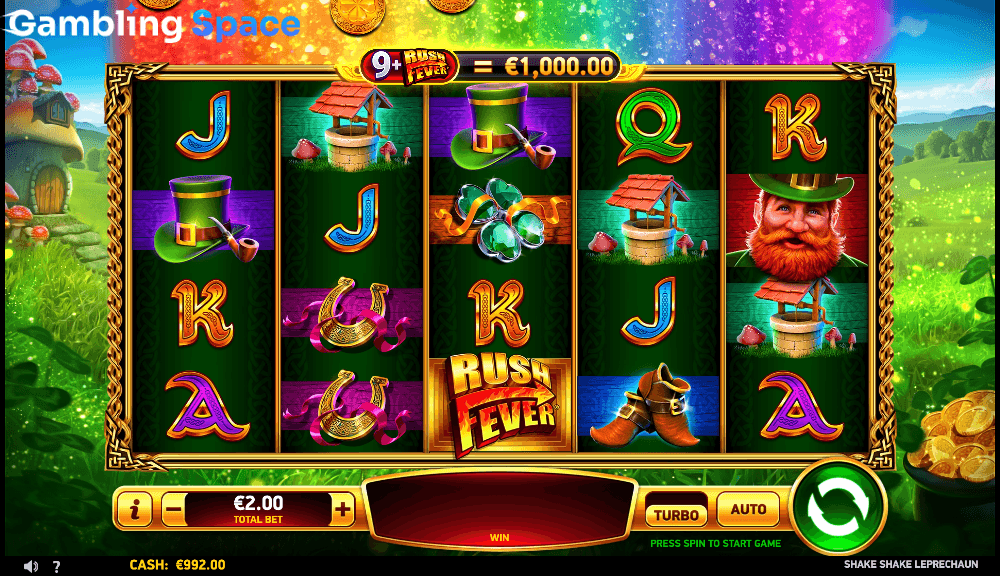The image size is (1000, 576).
Task: Click the Gambling Space logo
Action: pos(153,24)
